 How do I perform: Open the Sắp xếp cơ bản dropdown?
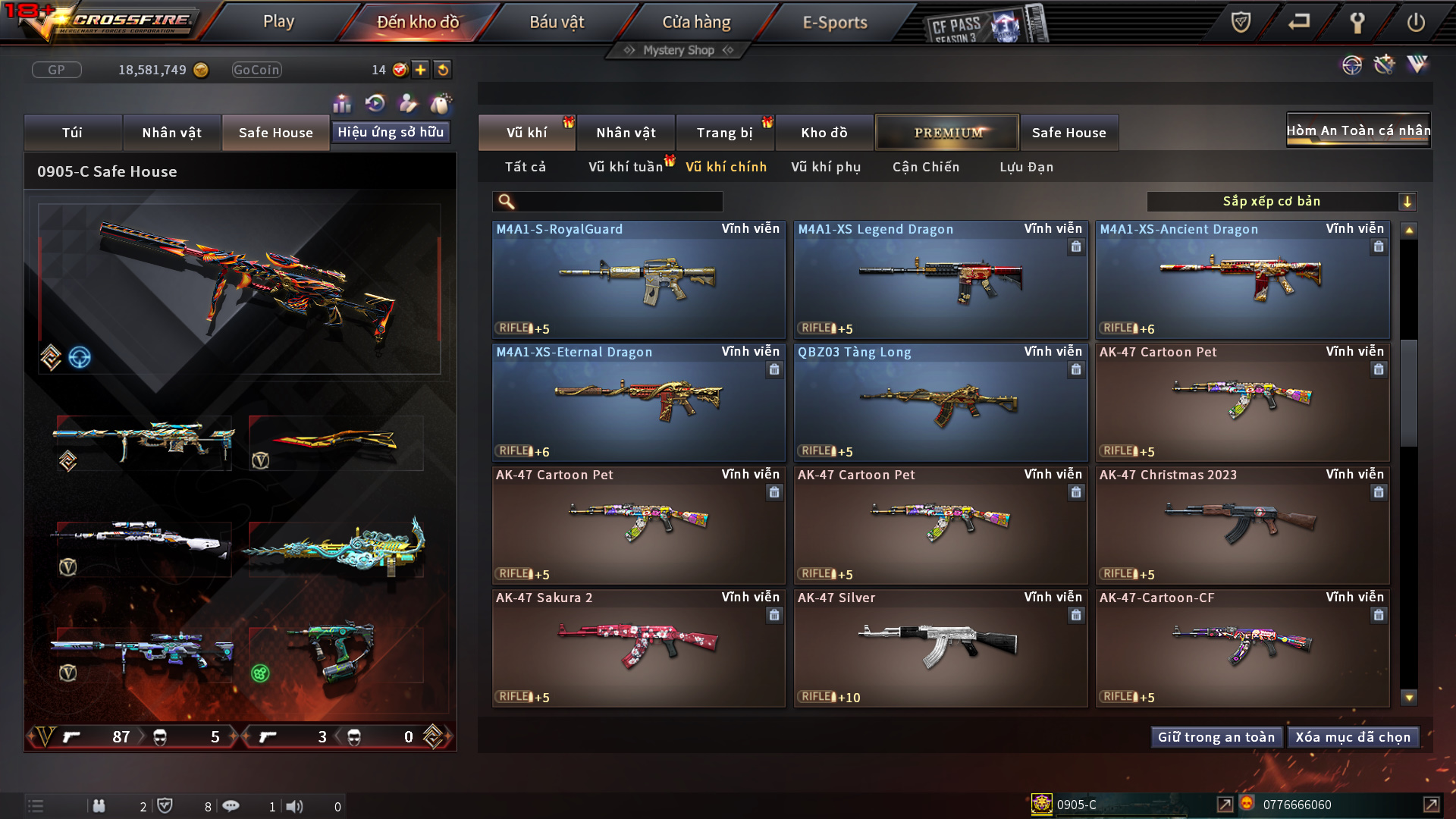pos(1281,202)
